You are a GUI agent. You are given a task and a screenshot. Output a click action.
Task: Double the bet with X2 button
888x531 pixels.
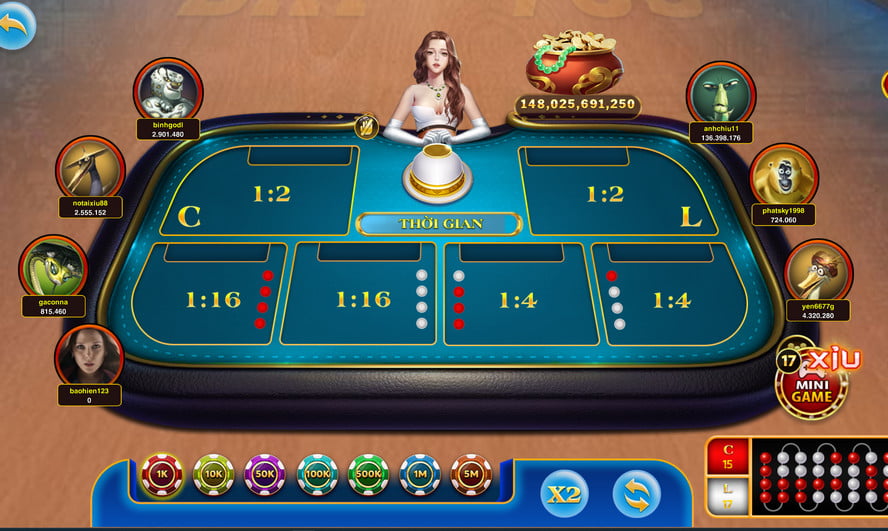point(564,494)
